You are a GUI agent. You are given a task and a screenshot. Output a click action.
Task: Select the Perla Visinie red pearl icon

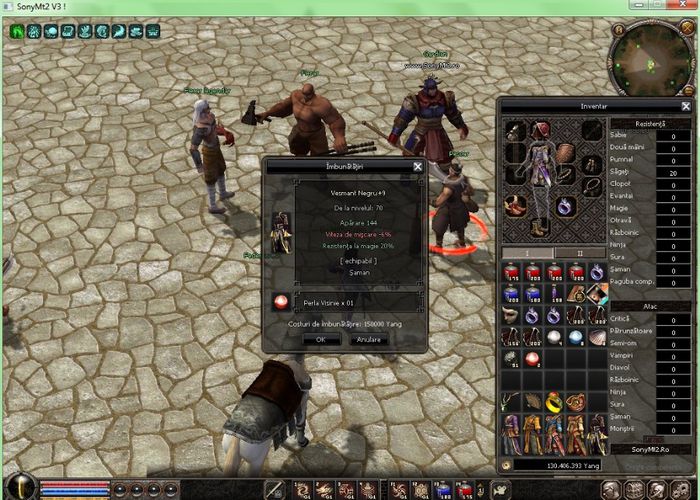tap(281, 301)
